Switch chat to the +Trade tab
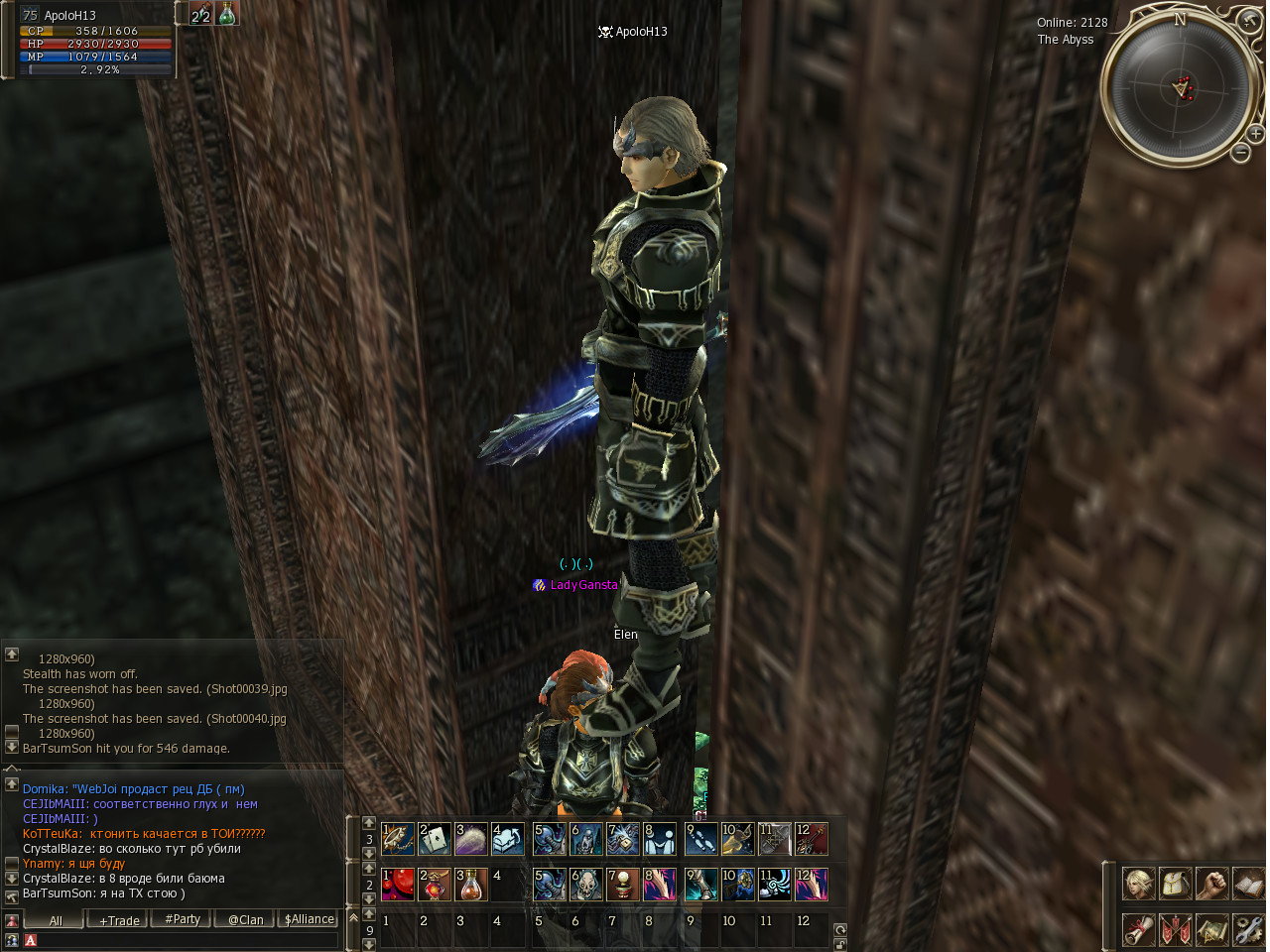 click(119, 920)
